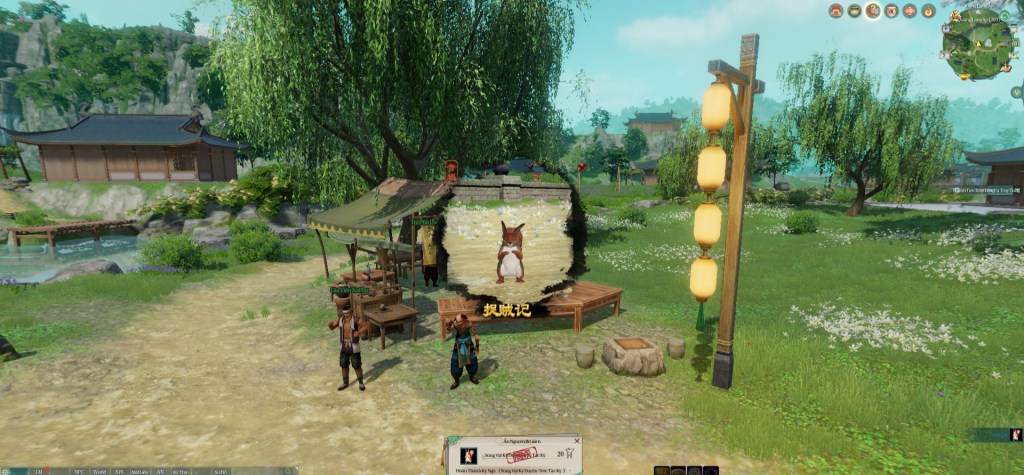Click the orange lantern icon
Viewport: 1024px width, 475px height.
pyautogui.click(x=910, y=11)
